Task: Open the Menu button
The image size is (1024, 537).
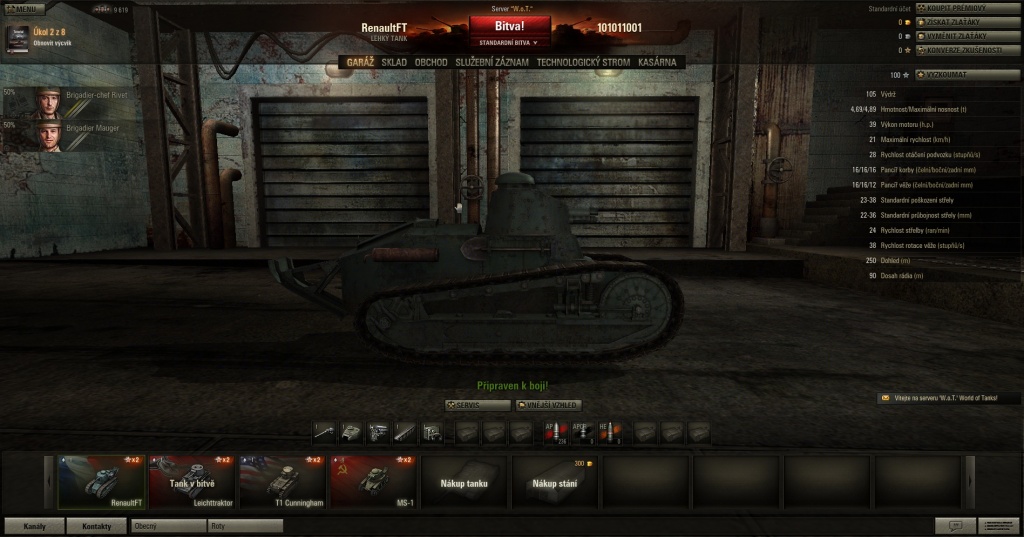Action: coord(24,8)
